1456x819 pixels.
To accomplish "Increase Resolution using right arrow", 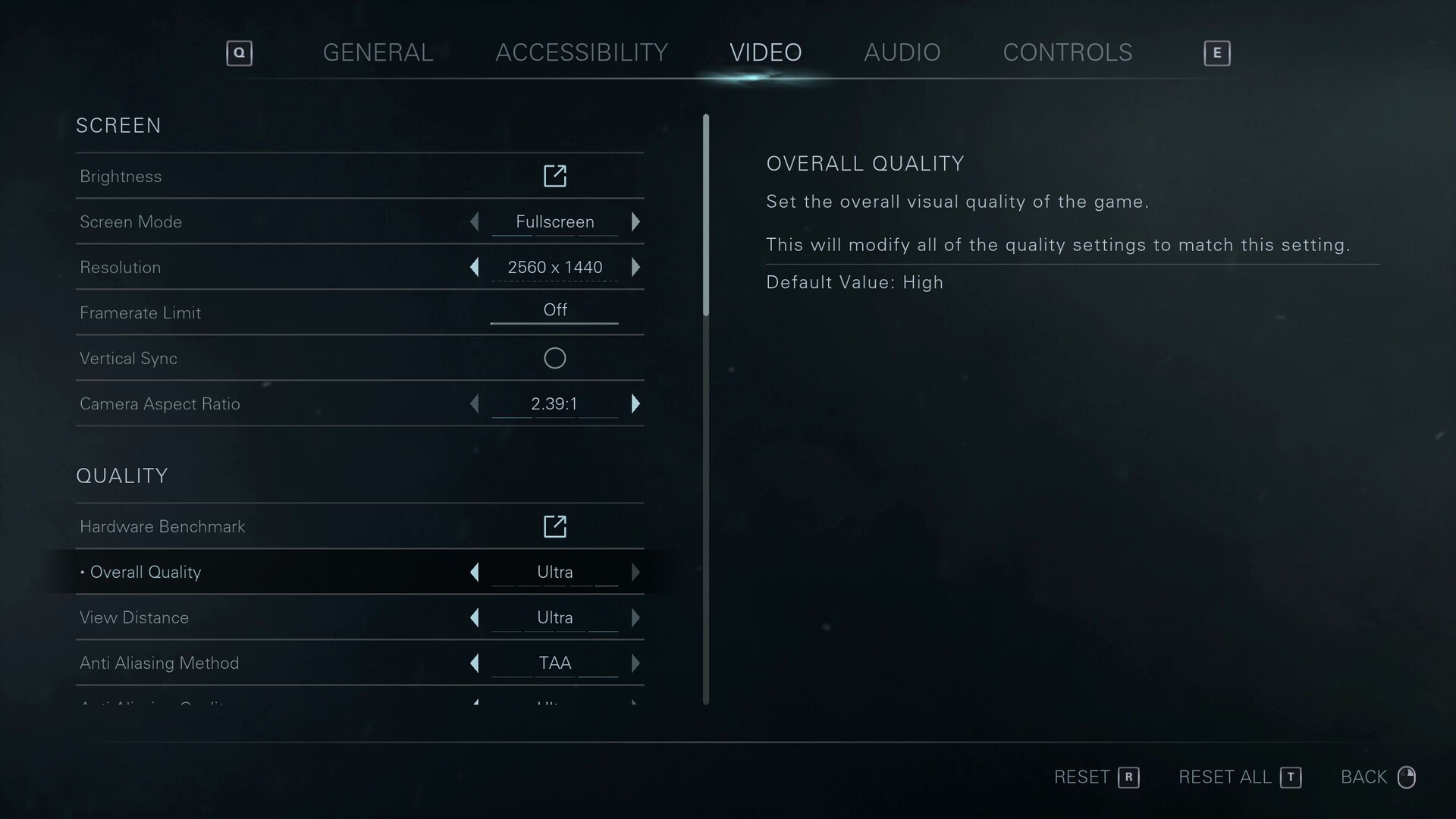I will pyautogui.click(x=635, y=267).
